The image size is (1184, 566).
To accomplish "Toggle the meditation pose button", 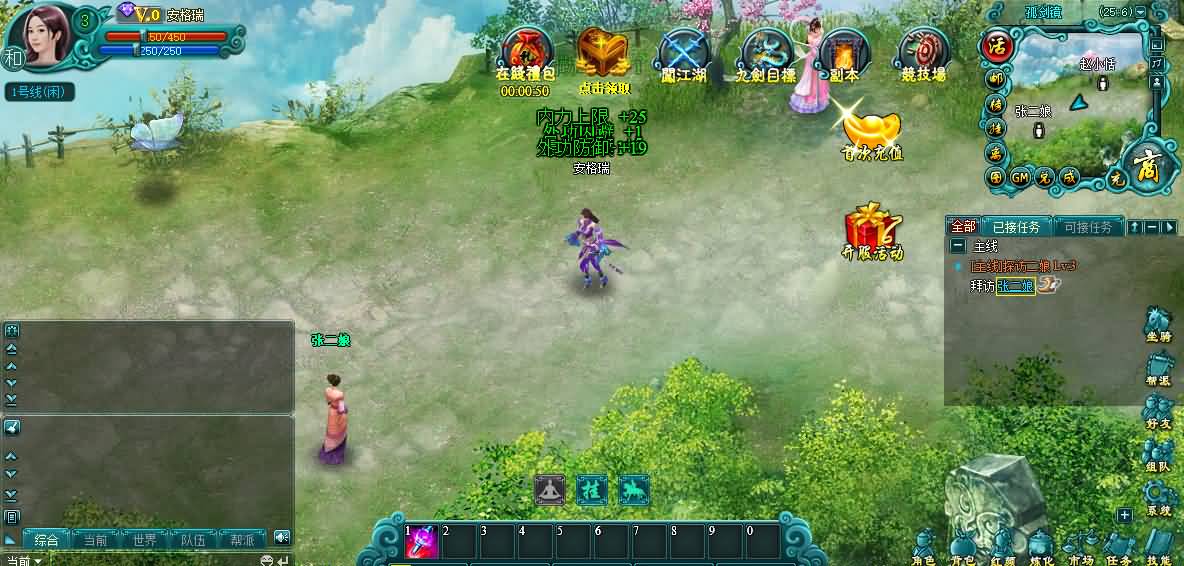I will point(549,489).
